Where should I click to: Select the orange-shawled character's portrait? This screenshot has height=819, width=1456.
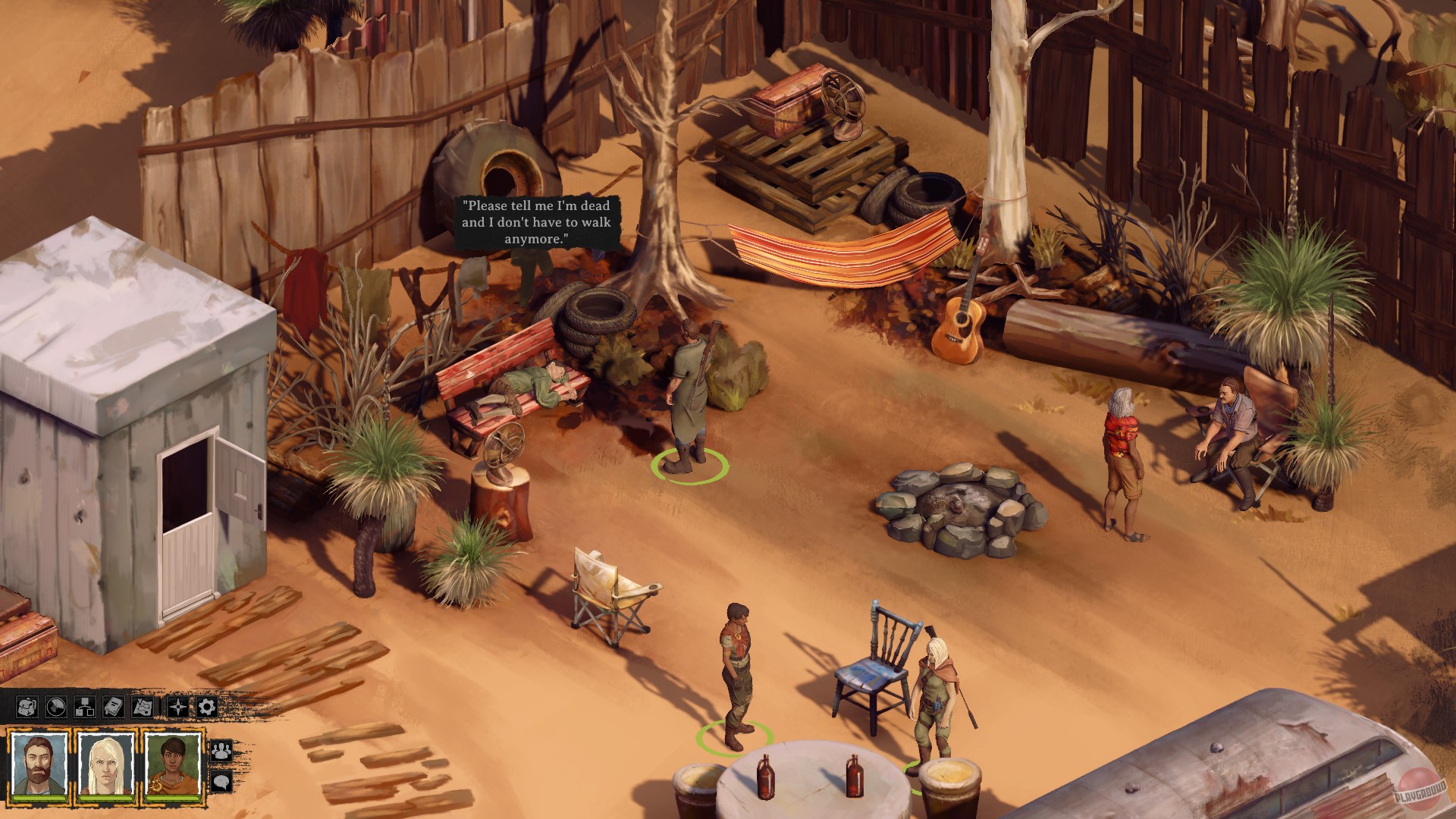171,762
